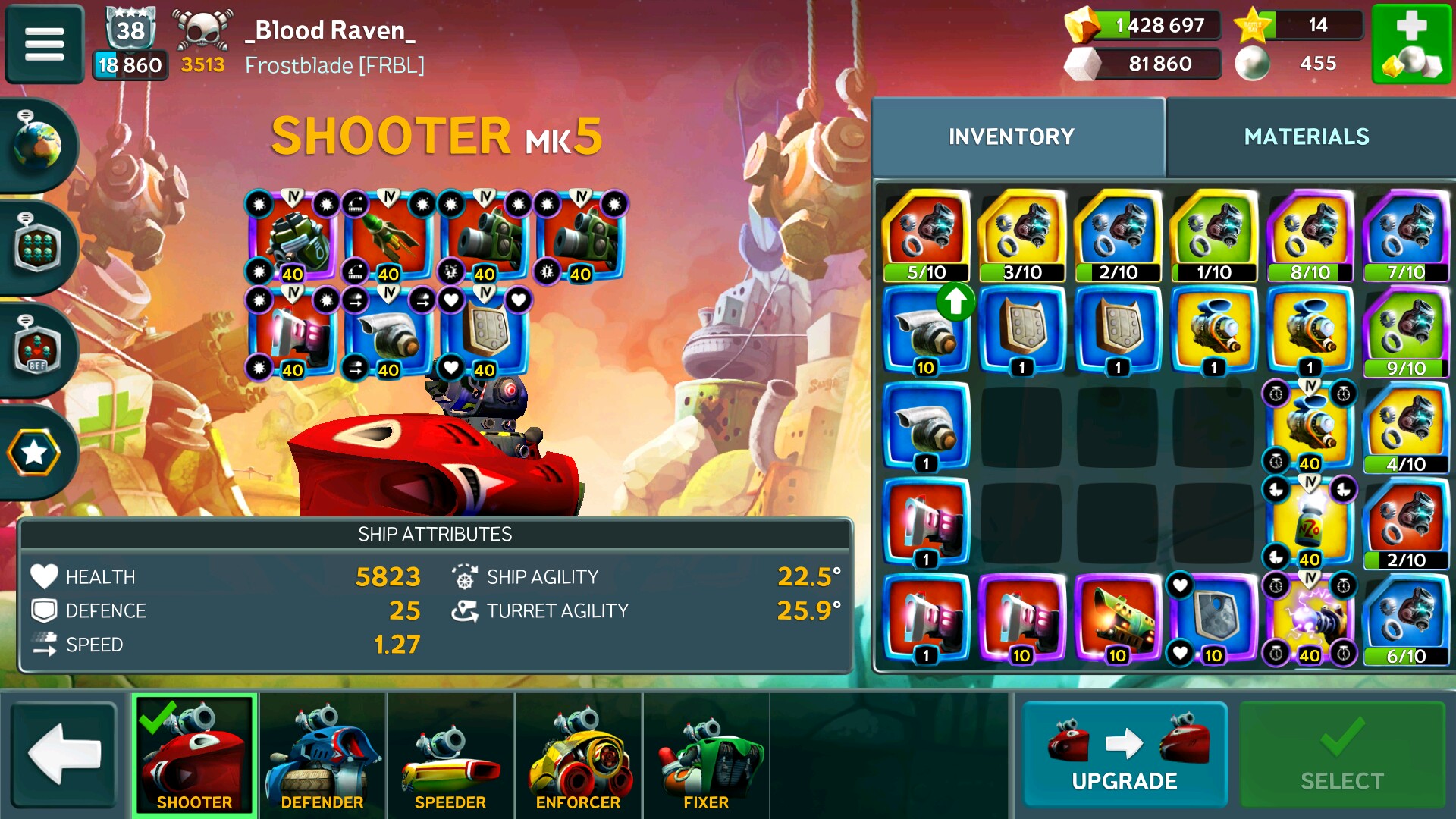Select the Enforcer ship

(579, 755)
